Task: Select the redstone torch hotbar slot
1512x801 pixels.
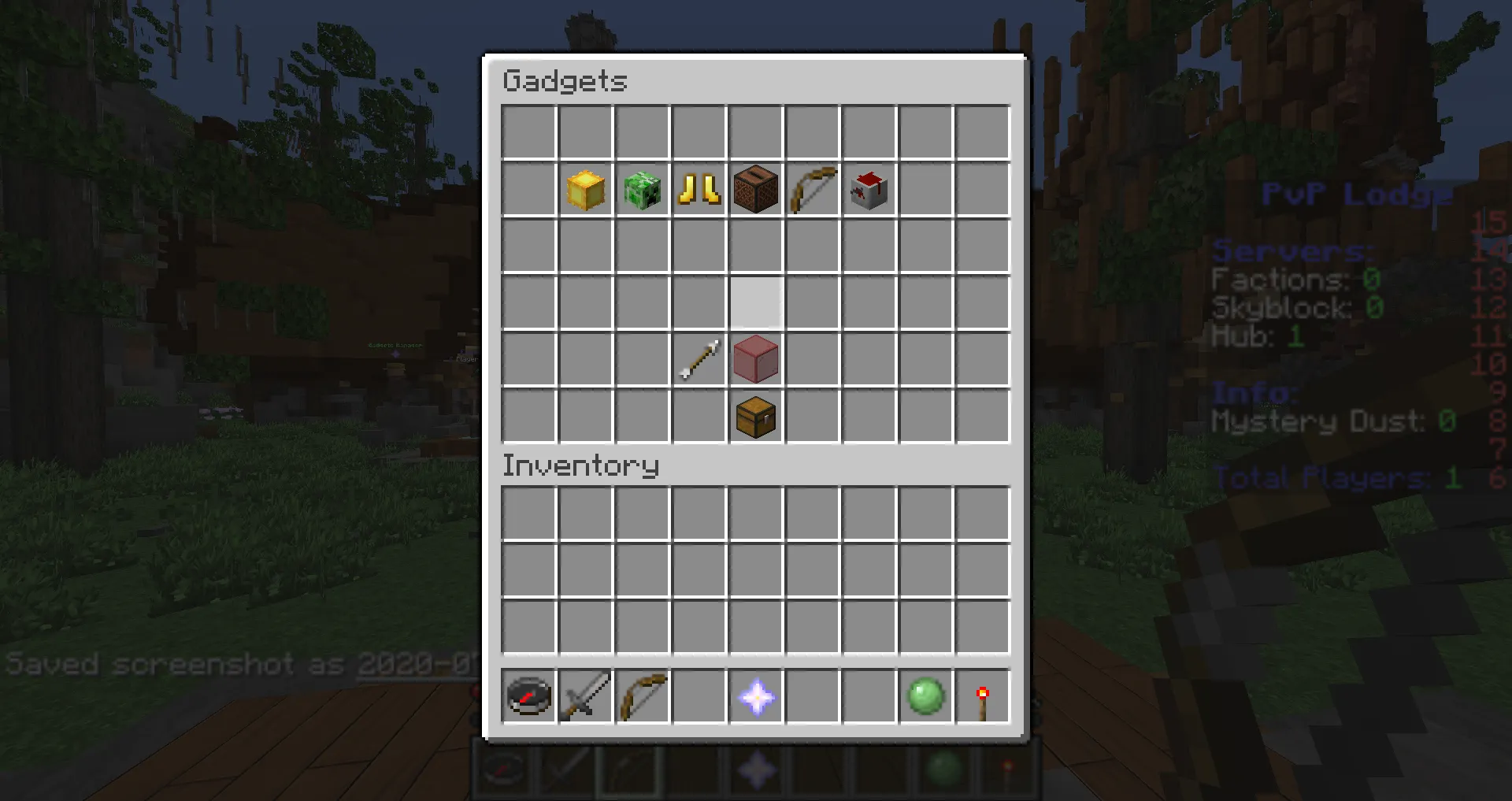Action: point(982,697)
